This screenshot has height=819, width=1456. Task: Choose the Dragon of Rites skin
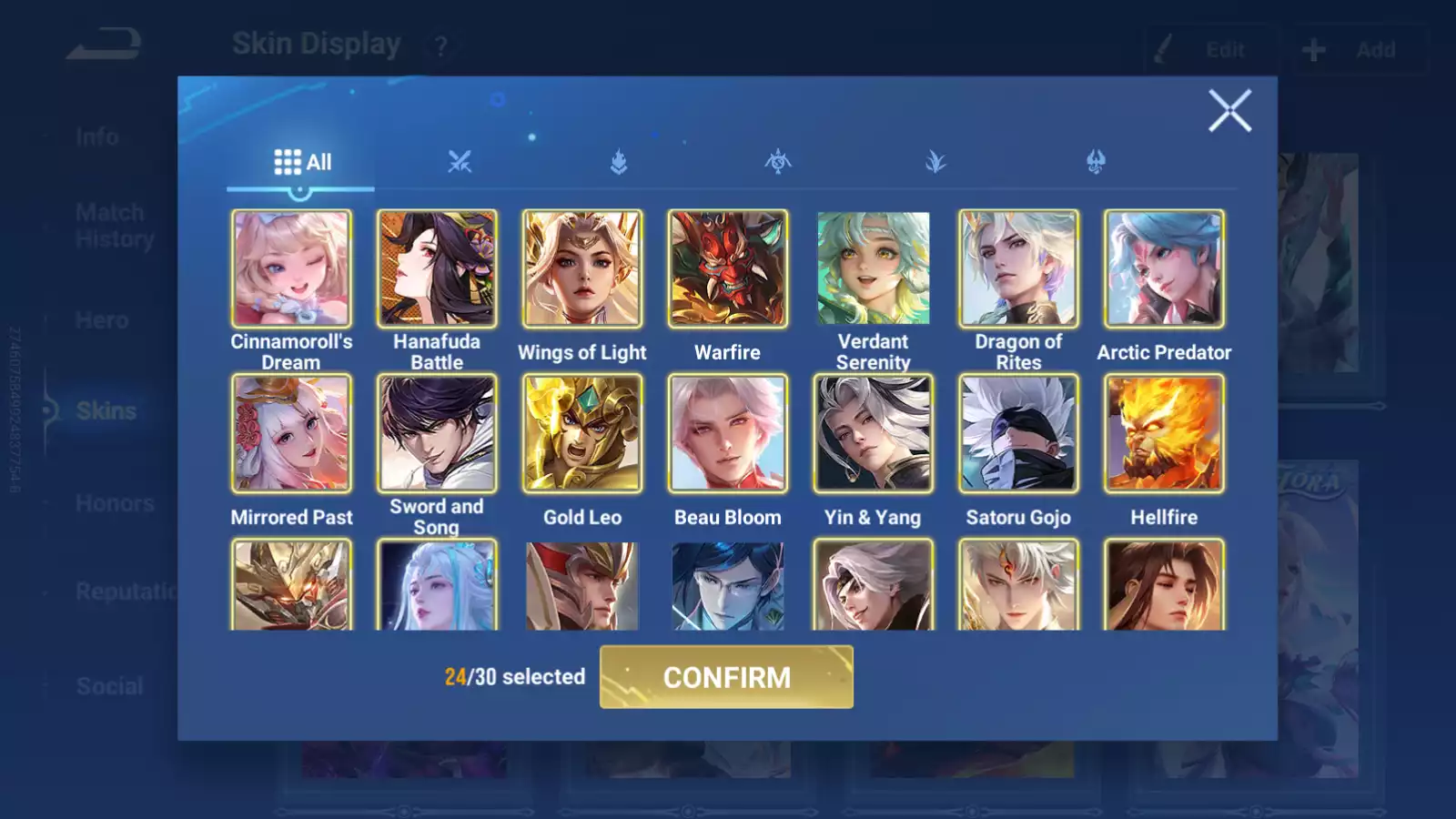click(1018, 268)
